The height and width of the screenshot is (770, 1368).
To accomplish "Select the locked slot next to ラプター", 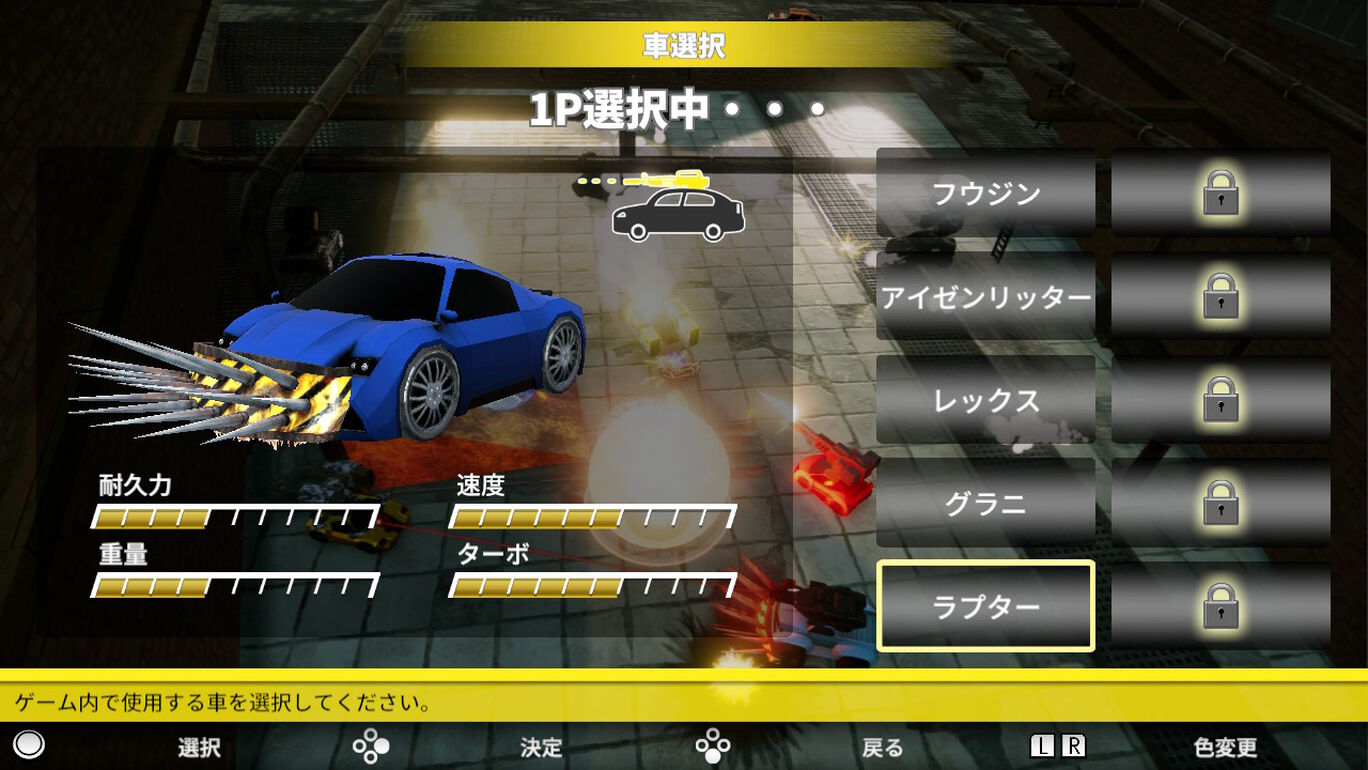I will pos(1220,606).
